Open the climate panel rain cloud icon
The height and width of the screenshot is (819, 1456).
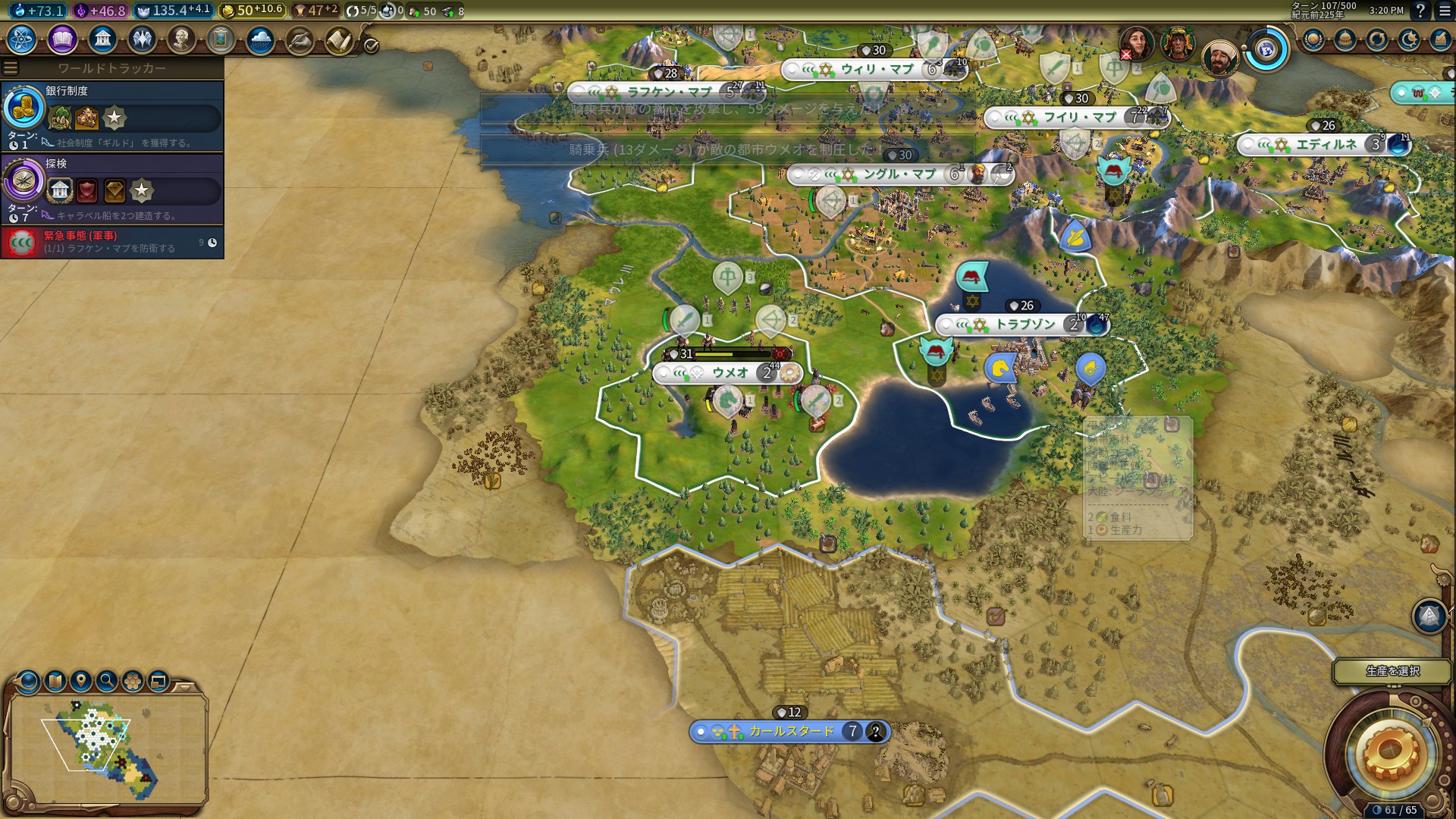click(x=260, y=39)
